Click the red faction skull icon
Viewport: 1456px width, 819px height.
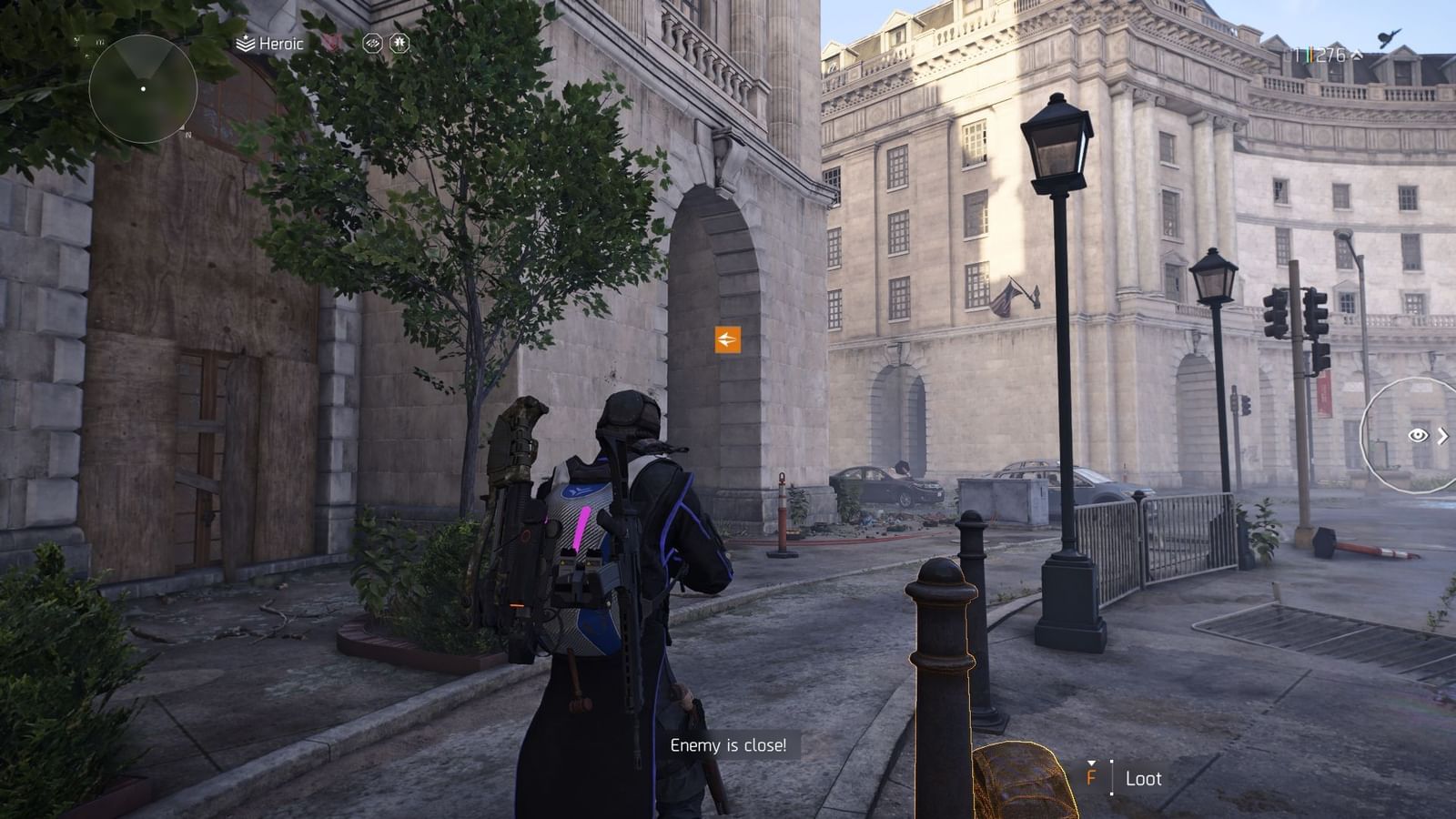[332, 41]
